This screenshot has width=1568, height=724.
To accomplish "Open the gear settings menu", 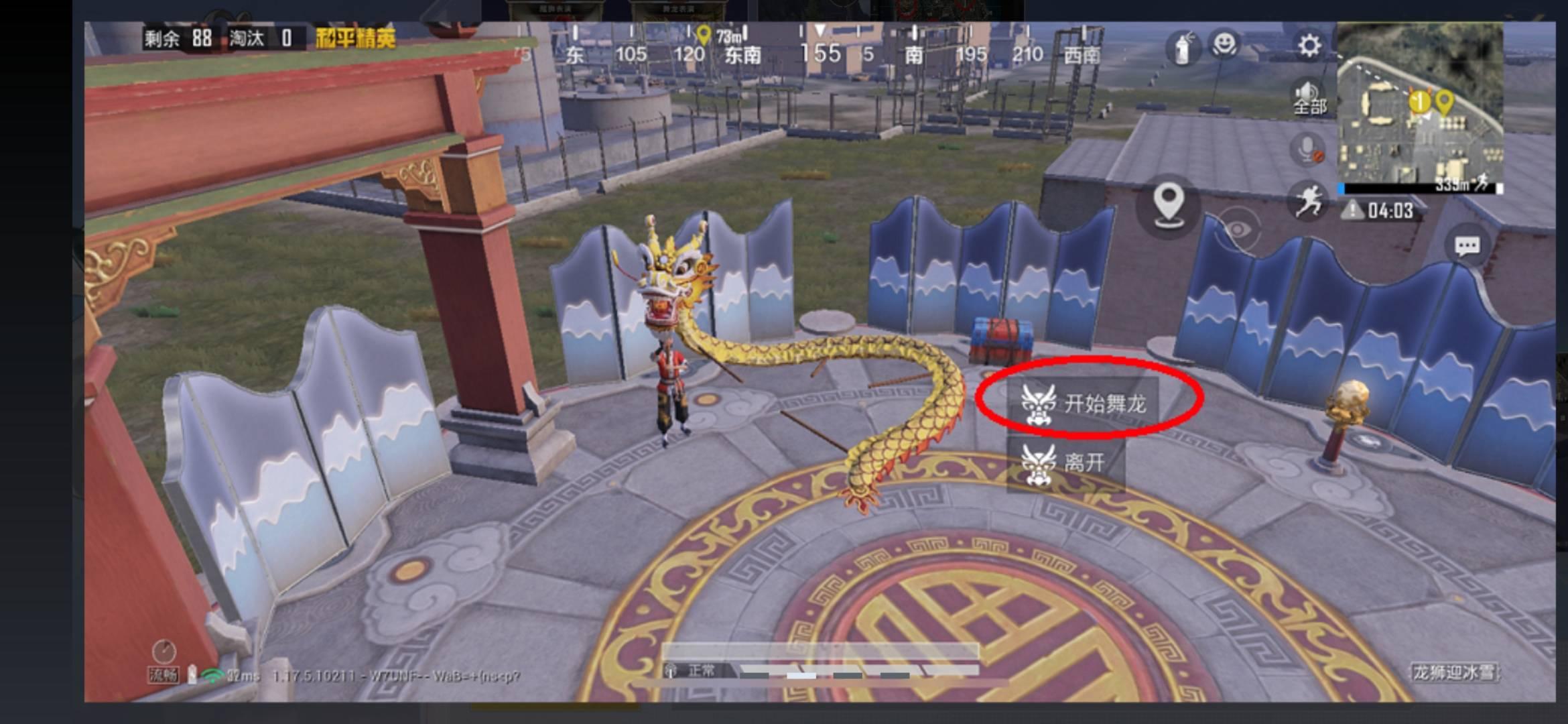I will 1309,46.
